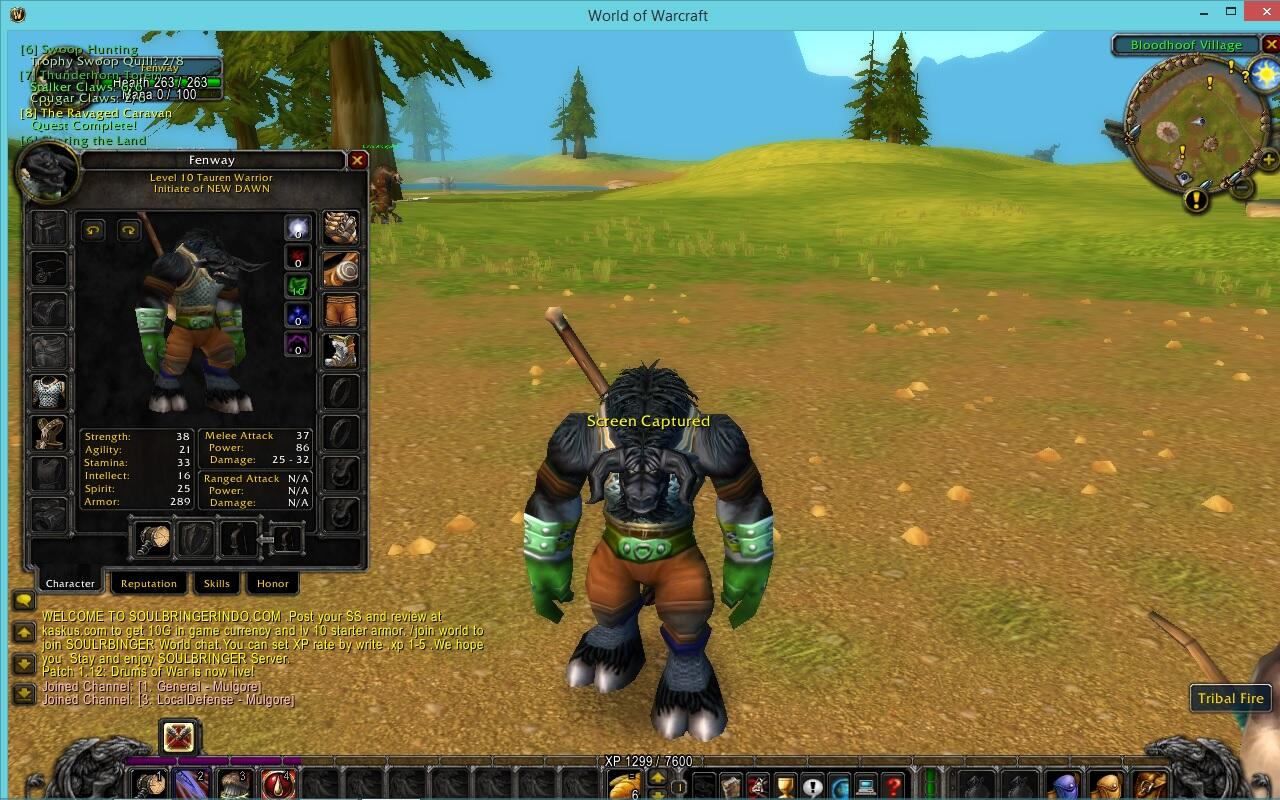Viewport: 1280px width, 800px height.
Task: Close the minimap with the X button
Action: coord(1271,45)
